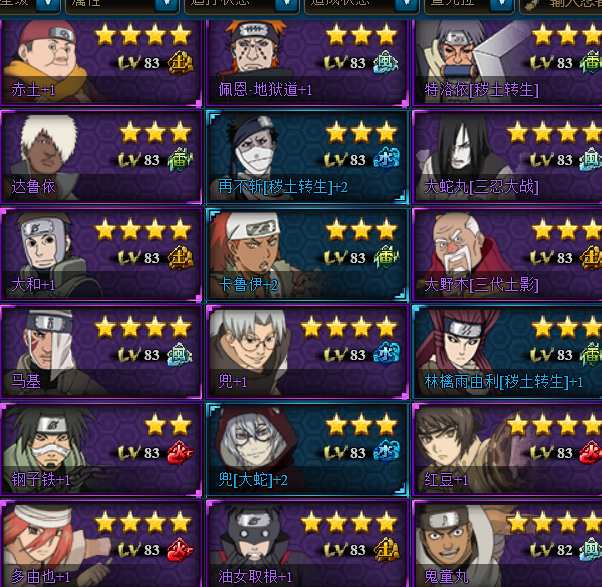
Task: Choose the 再不斩[秽土转生]+2 card
Action: 306,156
